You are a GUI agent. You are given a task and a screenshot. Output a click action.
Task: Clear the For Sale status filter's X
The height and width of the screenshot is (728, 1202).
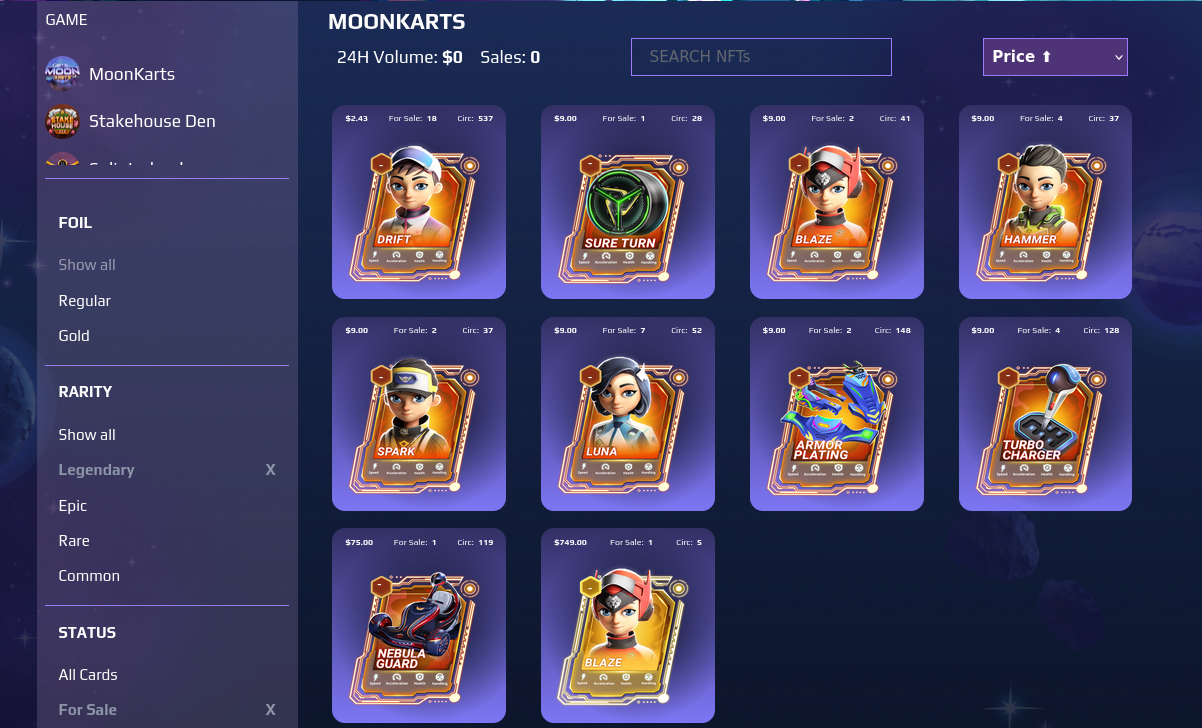(270, 710)
